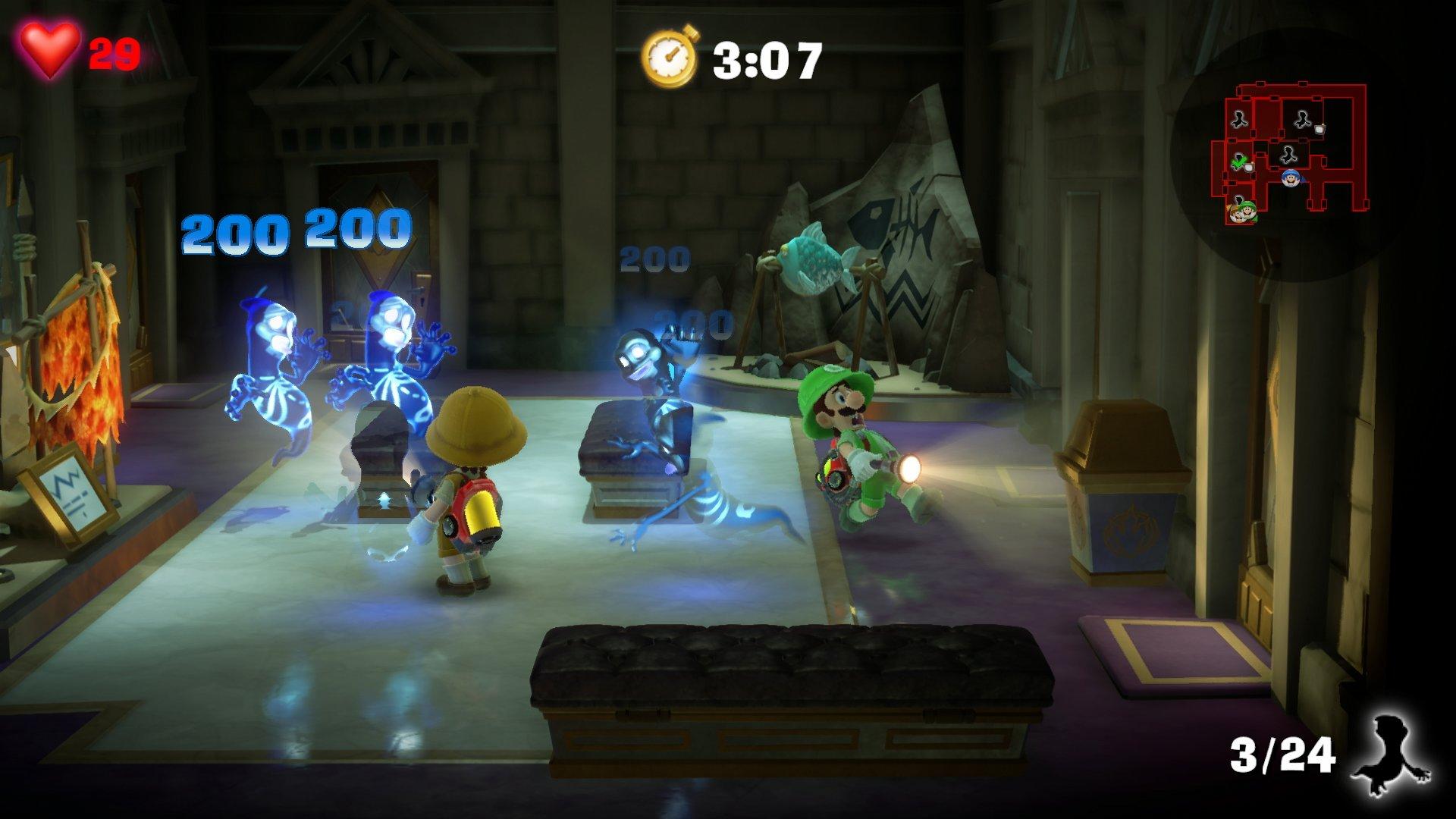This screenshot has width=1456, height=819.
Task: Open the red floor minimap
Action: pos(1289,148)
